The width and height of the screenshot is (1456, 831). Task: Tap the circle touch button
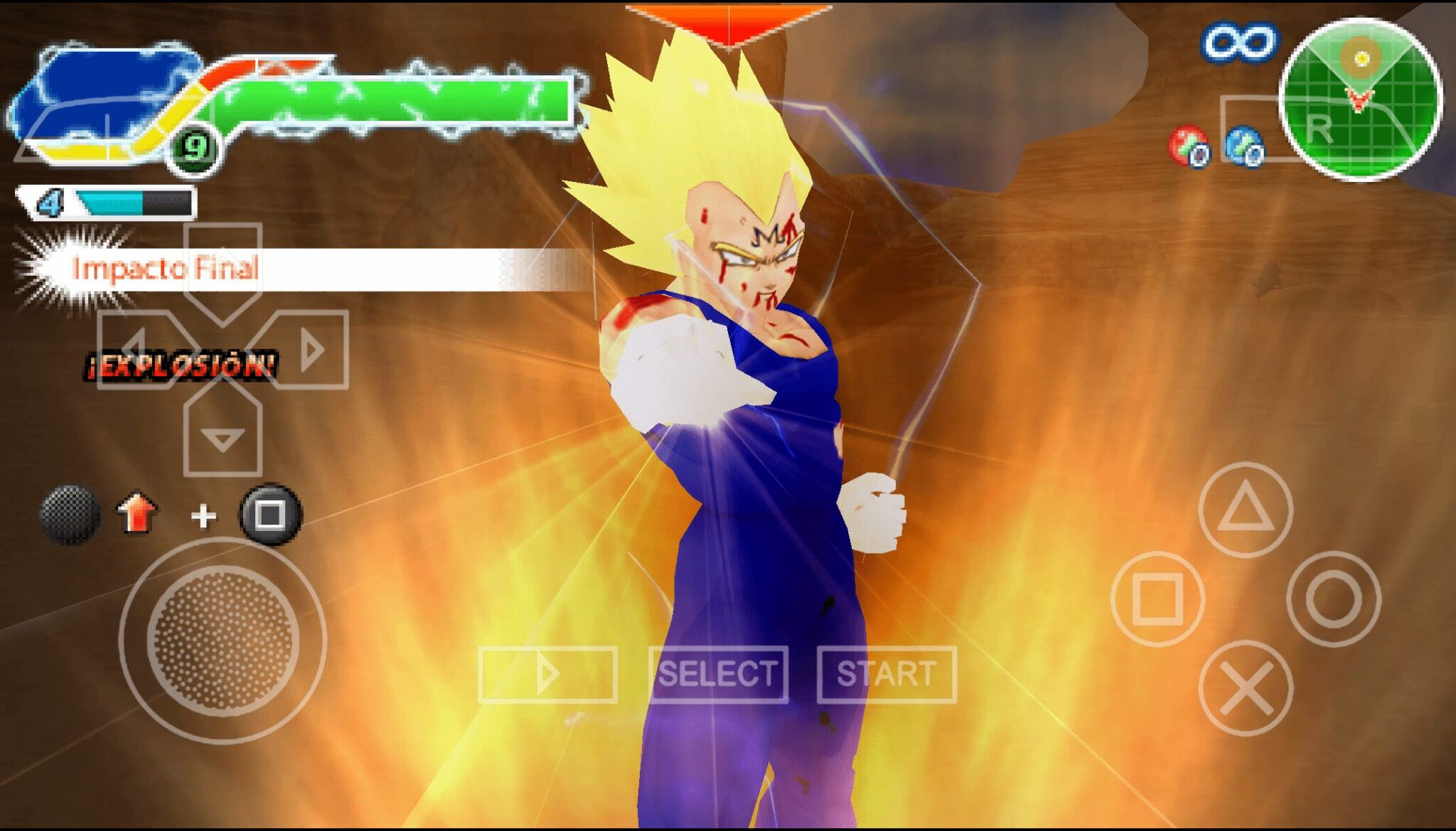tap(1334, 599)
